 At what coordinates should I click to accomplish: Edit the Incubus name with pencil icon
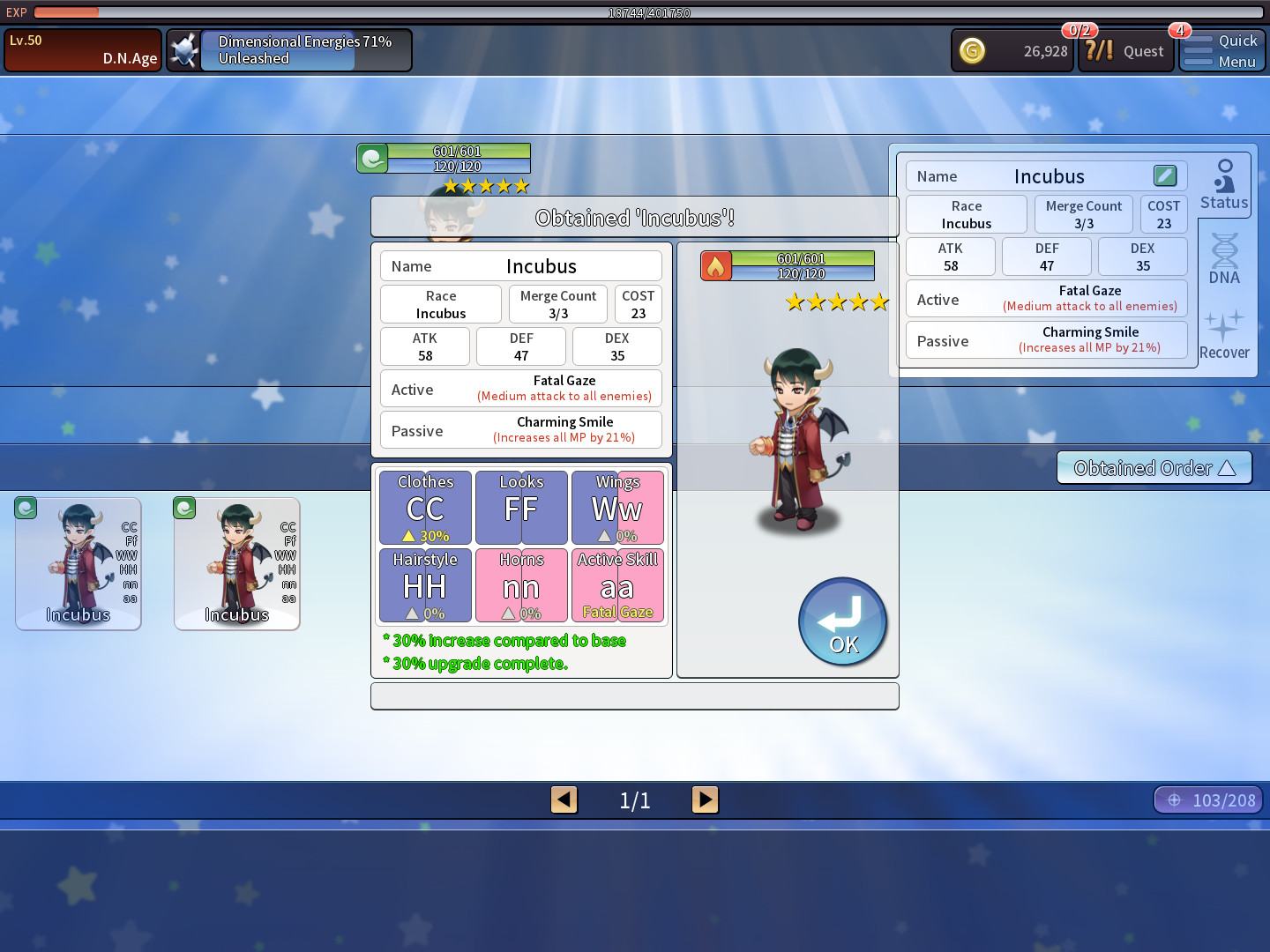(1164, 175)
